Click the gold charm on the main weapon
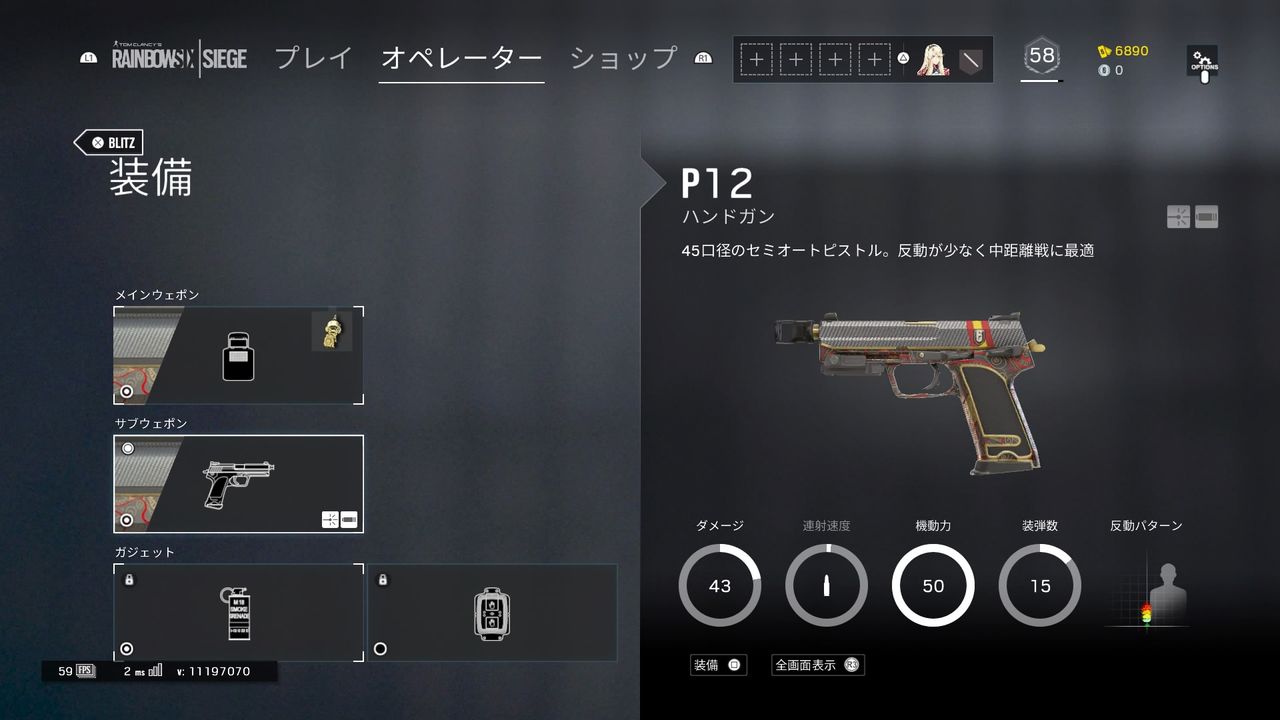 pyautogui.click(x=333, y=330)
